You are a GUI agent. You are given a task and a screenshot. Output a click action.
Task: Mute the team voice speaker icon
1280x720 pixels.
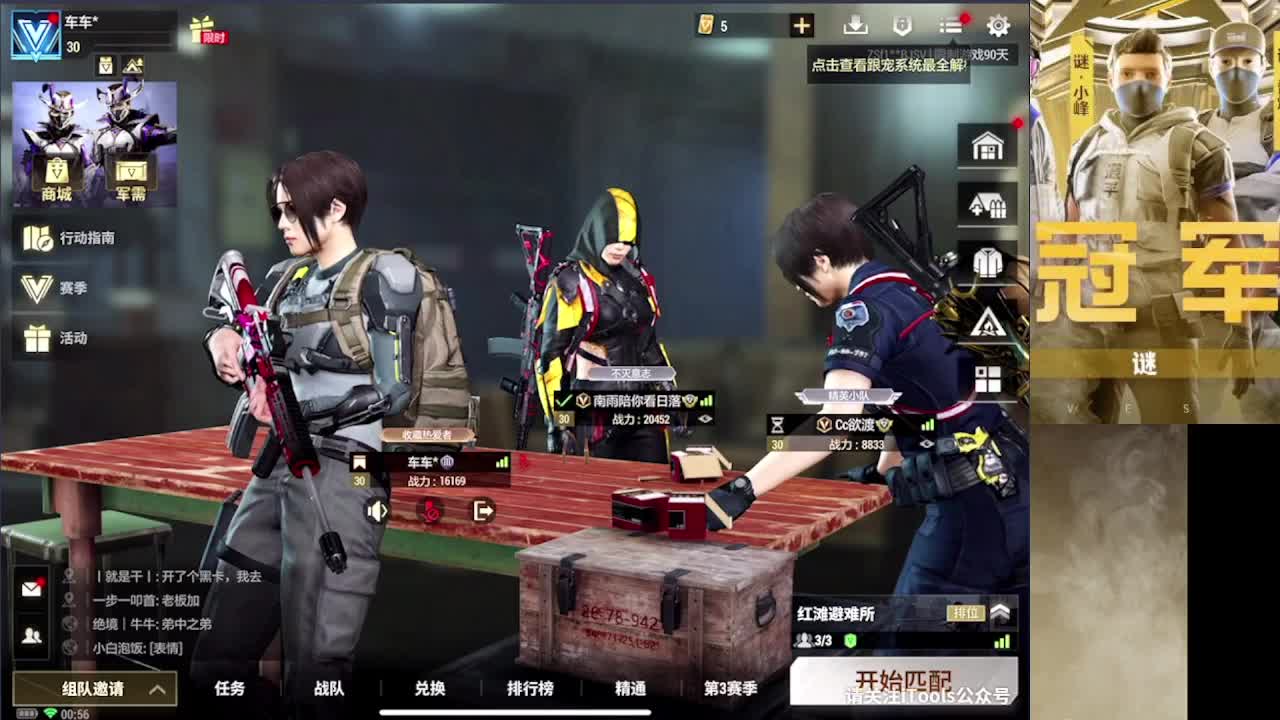click(x=376, y=511)
